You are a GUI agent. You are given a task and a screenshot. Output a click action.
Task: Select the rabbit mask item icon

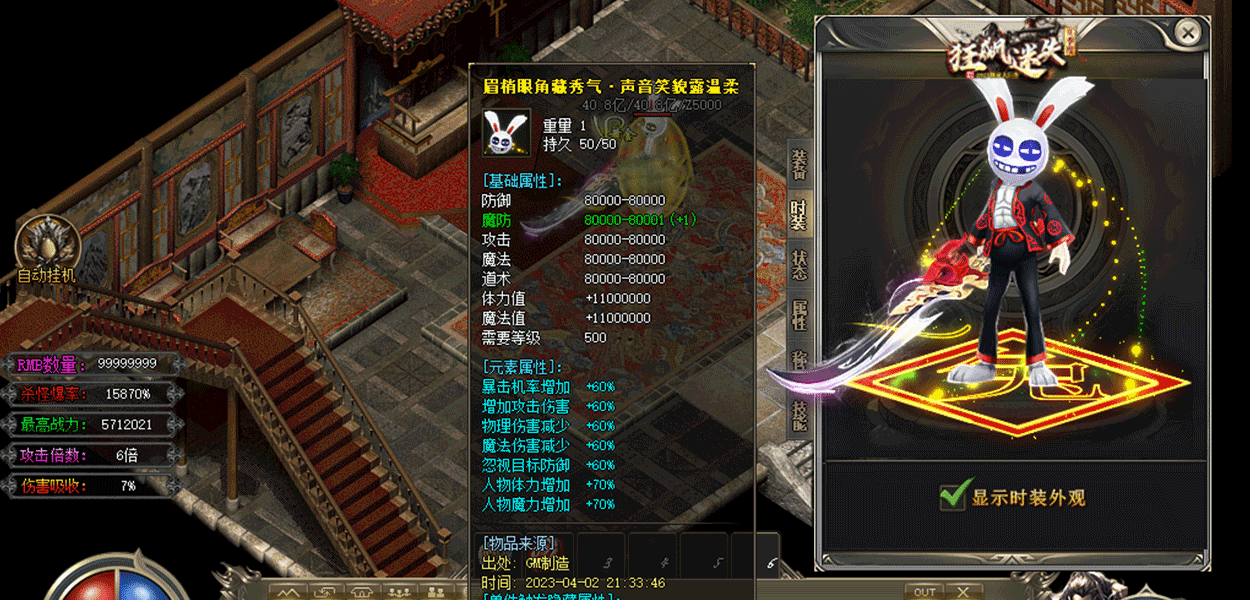click(507, 134)
